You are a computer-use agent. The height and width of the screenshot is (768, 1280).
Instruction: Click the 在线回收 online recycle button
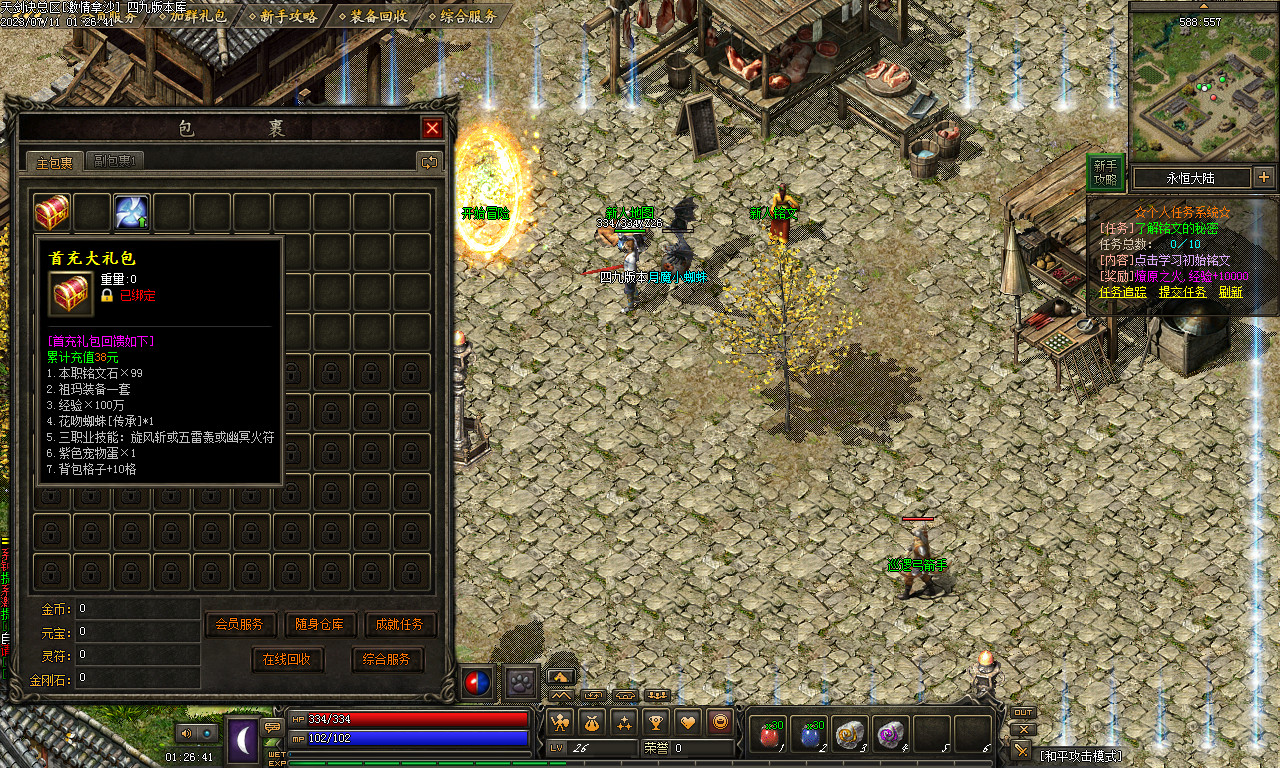pos(287,660)
